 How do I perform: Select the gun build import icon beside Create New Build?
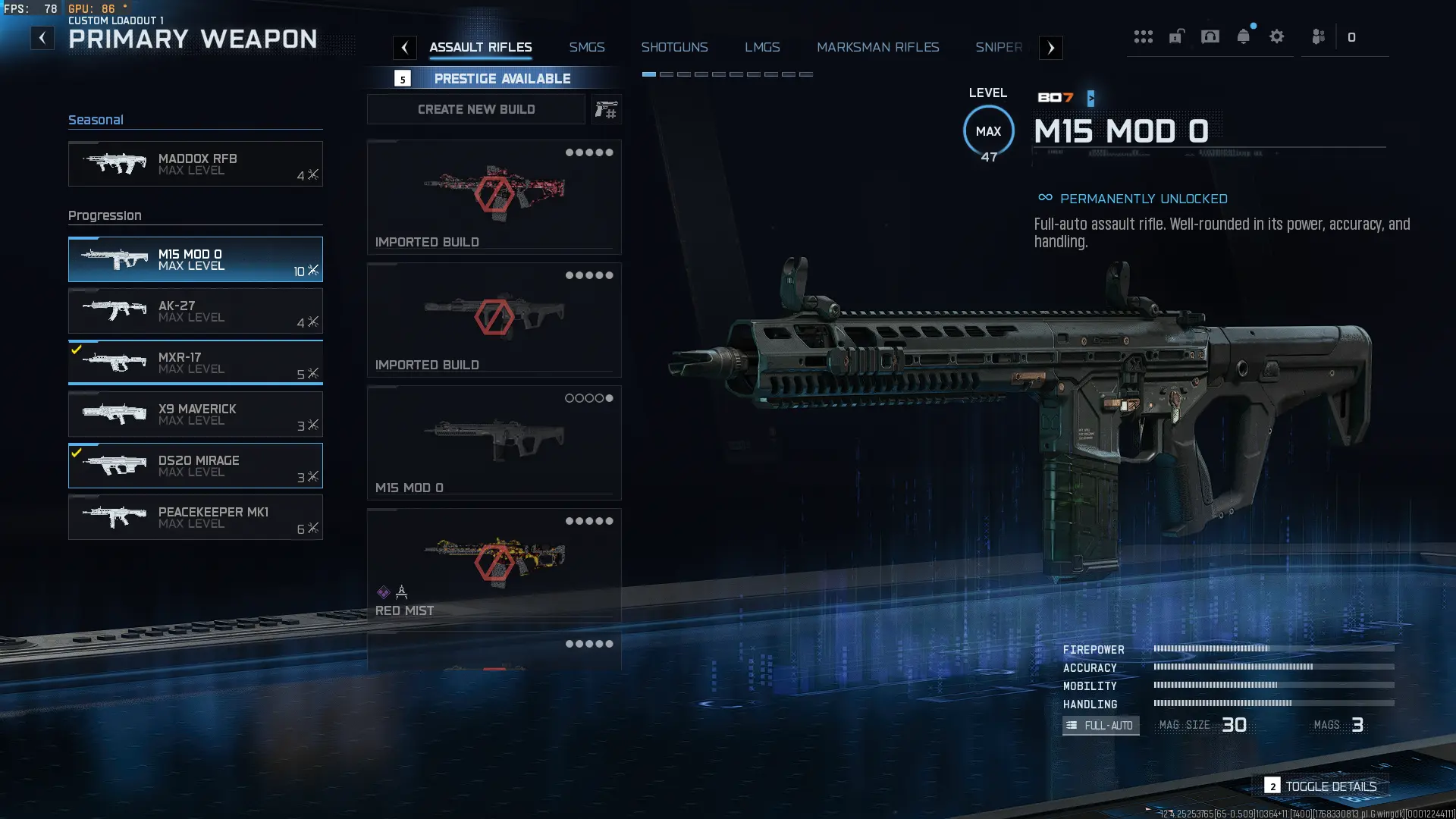(606, 109)
